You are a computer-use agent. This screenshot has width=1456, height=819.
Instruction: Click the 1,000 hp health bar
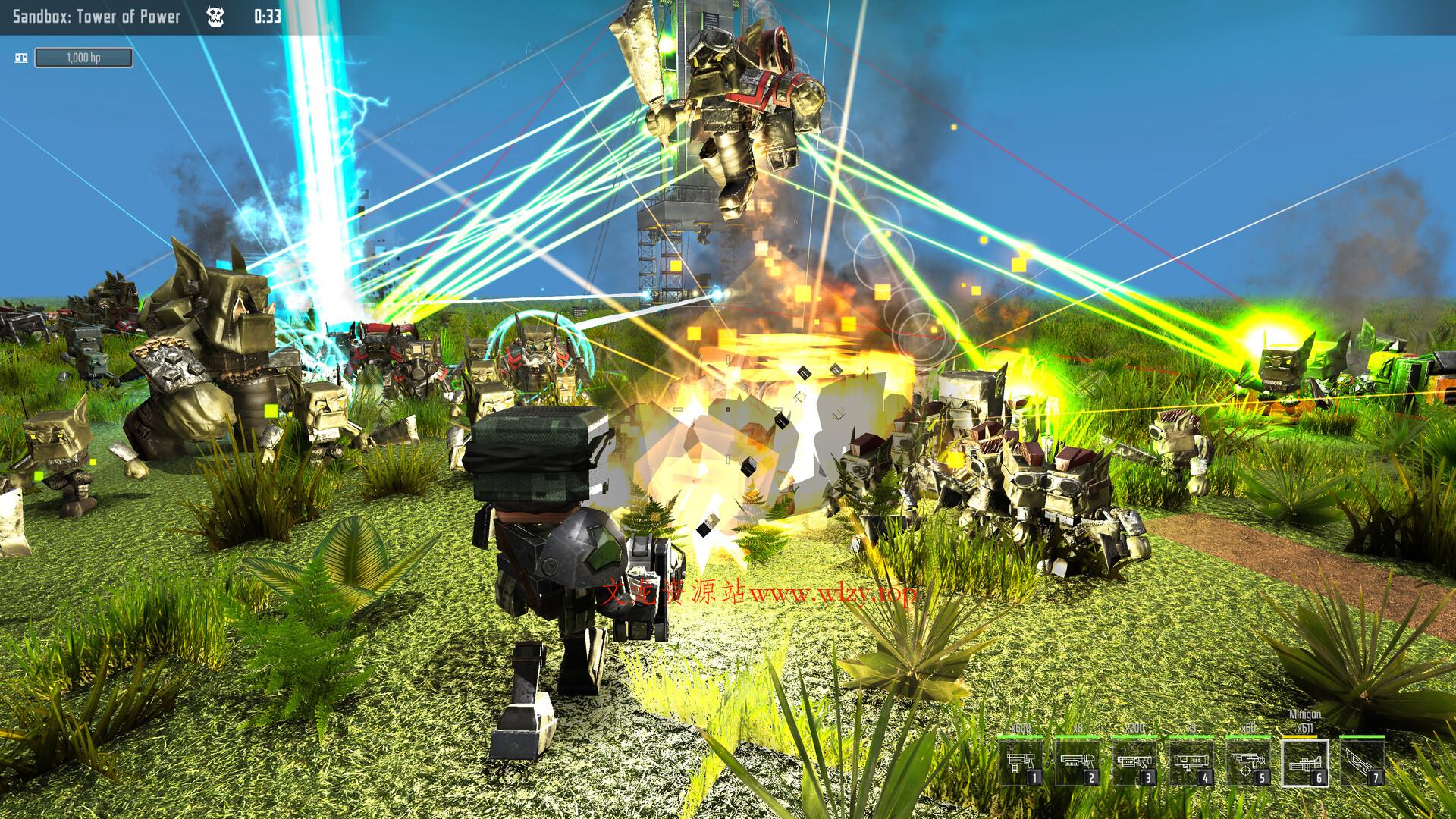coord(83,58)
